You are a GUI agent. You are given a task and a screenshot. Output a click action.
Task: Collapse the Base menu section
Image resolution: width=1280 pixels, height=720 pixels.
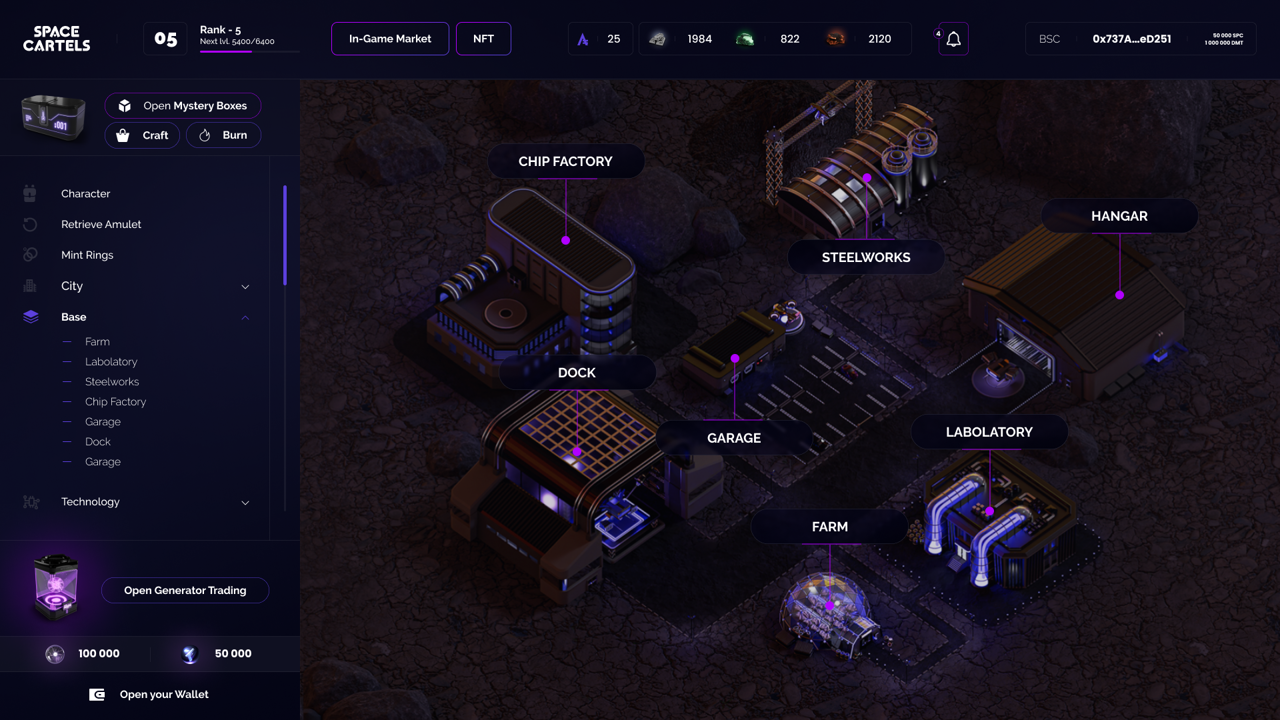pyautogui.click(x=245, y=317)
